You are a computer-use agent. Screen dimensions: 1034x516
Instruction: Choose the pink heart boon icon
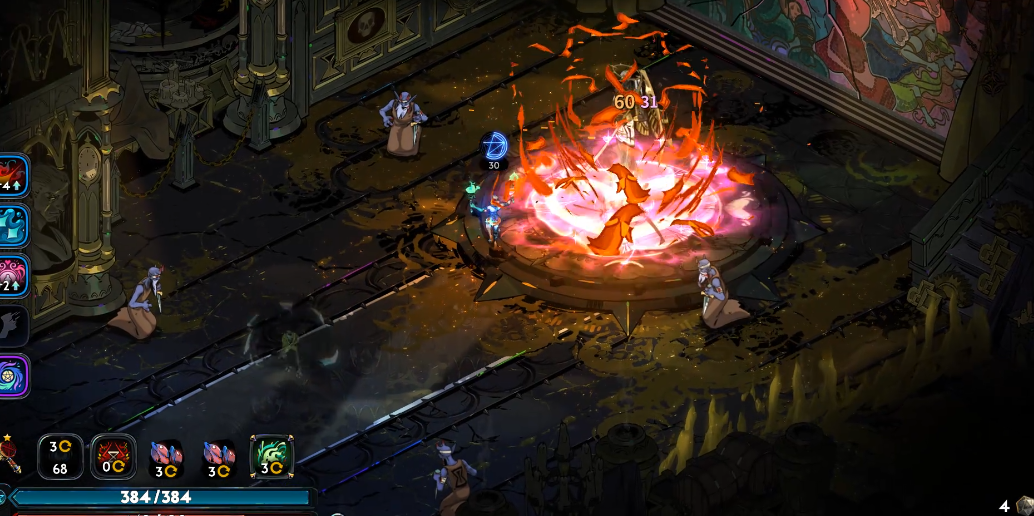[x=12, y=276]
